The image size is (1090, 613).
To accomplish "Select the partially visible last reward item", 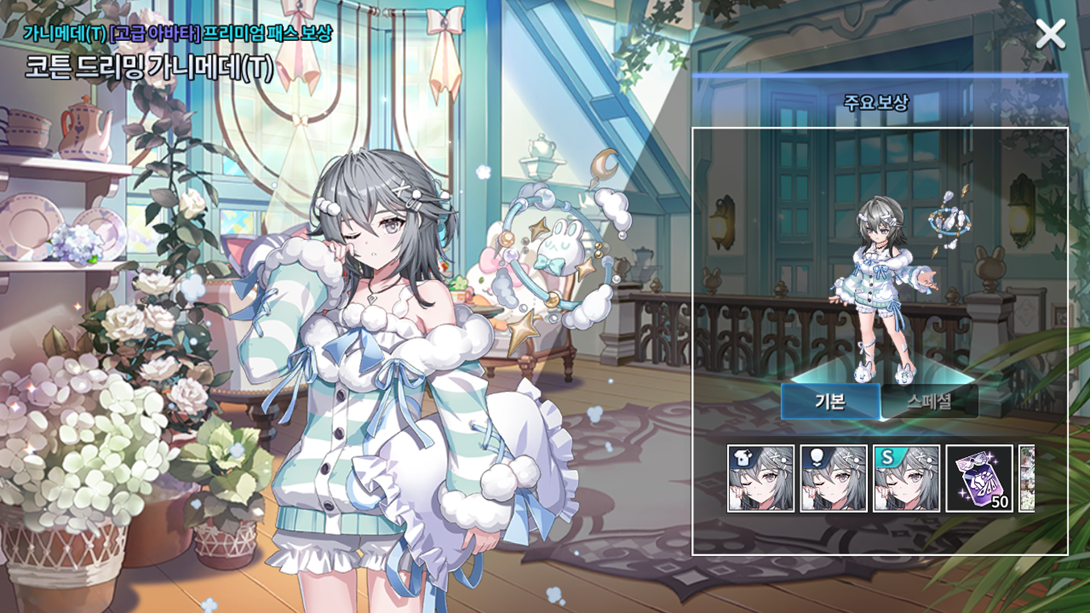I will coord(1026,479).
